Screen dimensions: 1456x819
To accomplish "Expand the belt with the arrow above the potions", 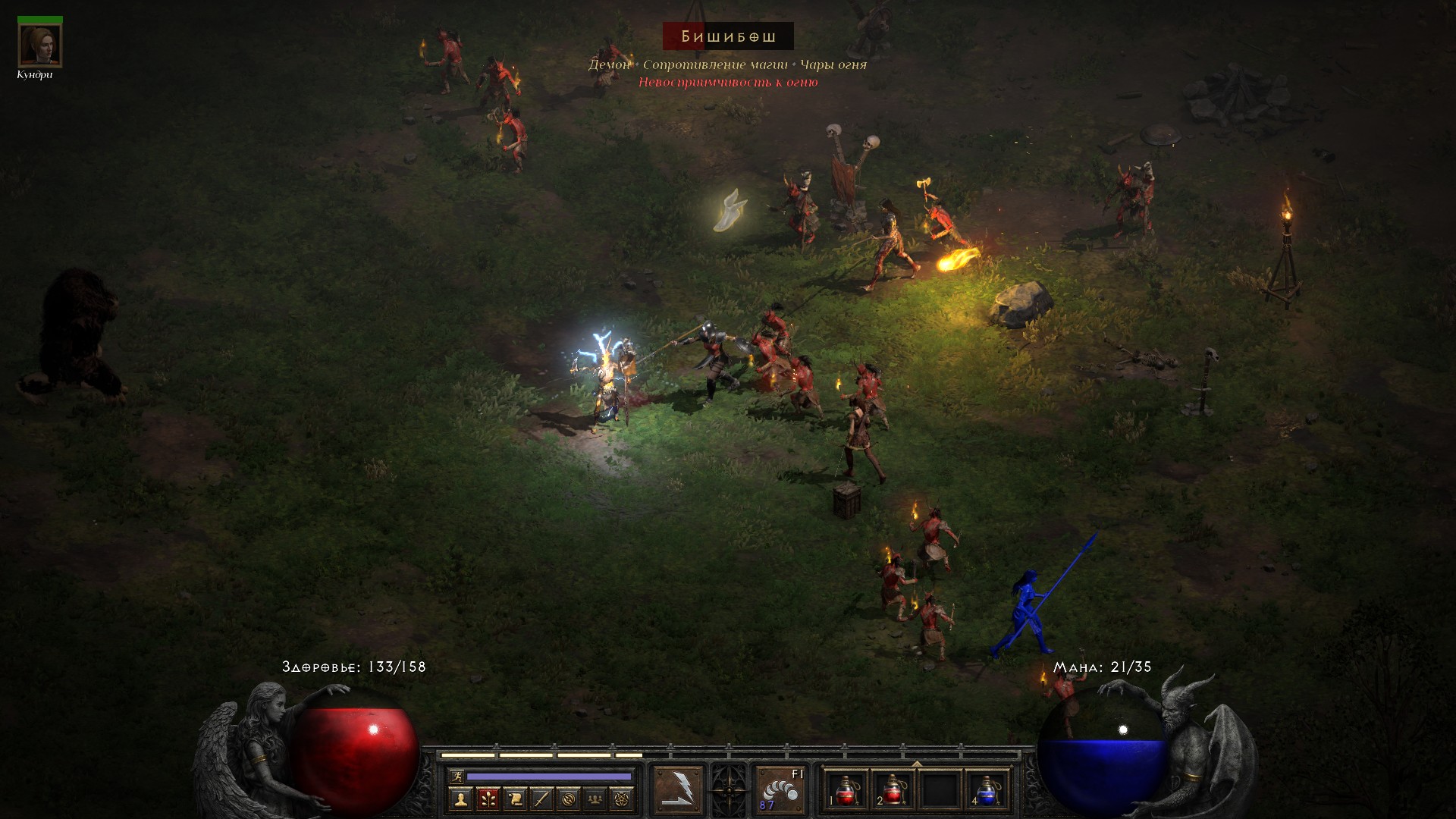I will (x=916, y=764).
